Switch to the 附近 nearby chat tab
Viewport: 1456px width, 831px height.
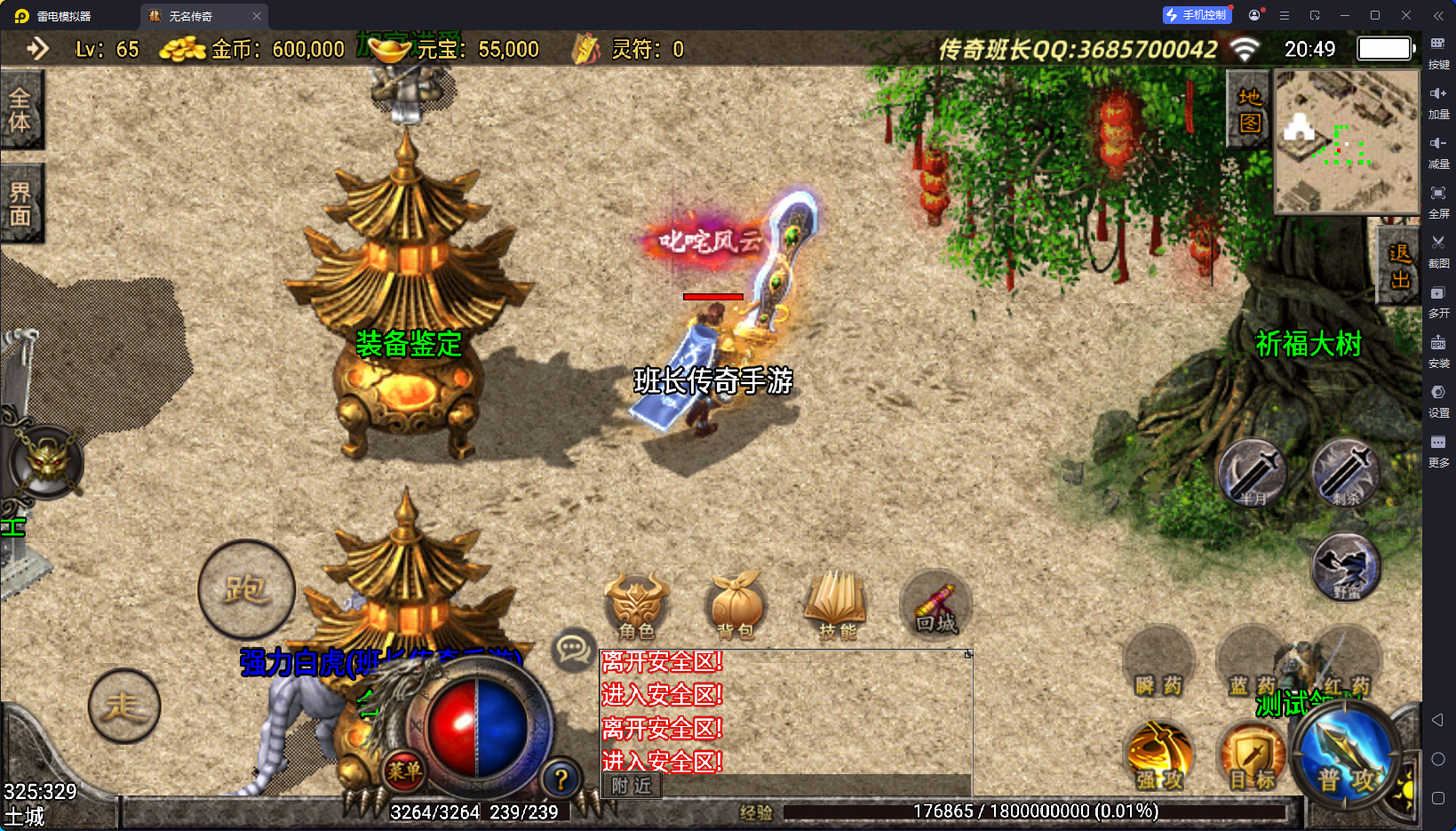(632, 786)
